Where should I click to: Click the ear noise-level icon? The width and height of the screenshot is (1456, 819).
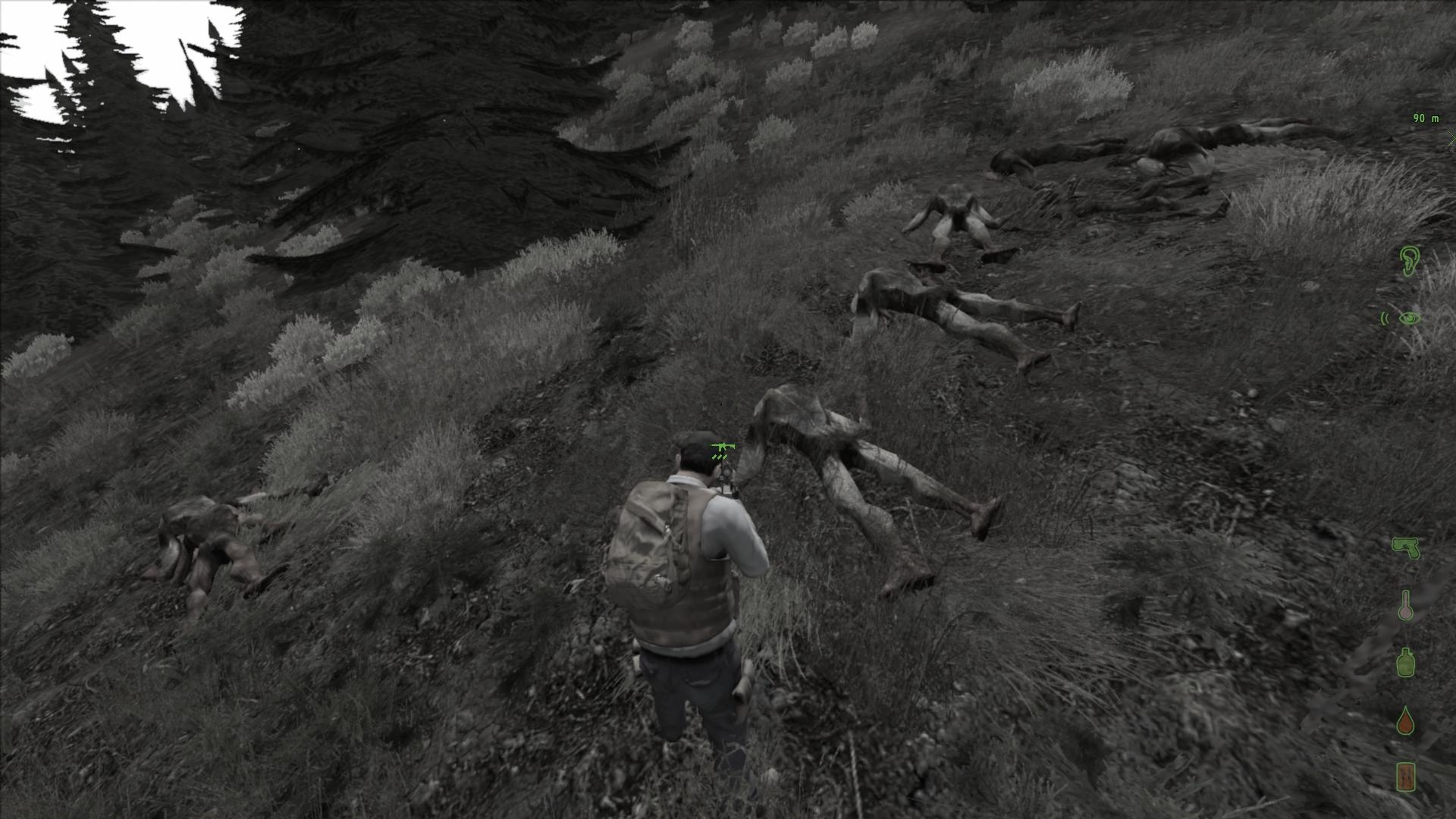point(1408,262)
